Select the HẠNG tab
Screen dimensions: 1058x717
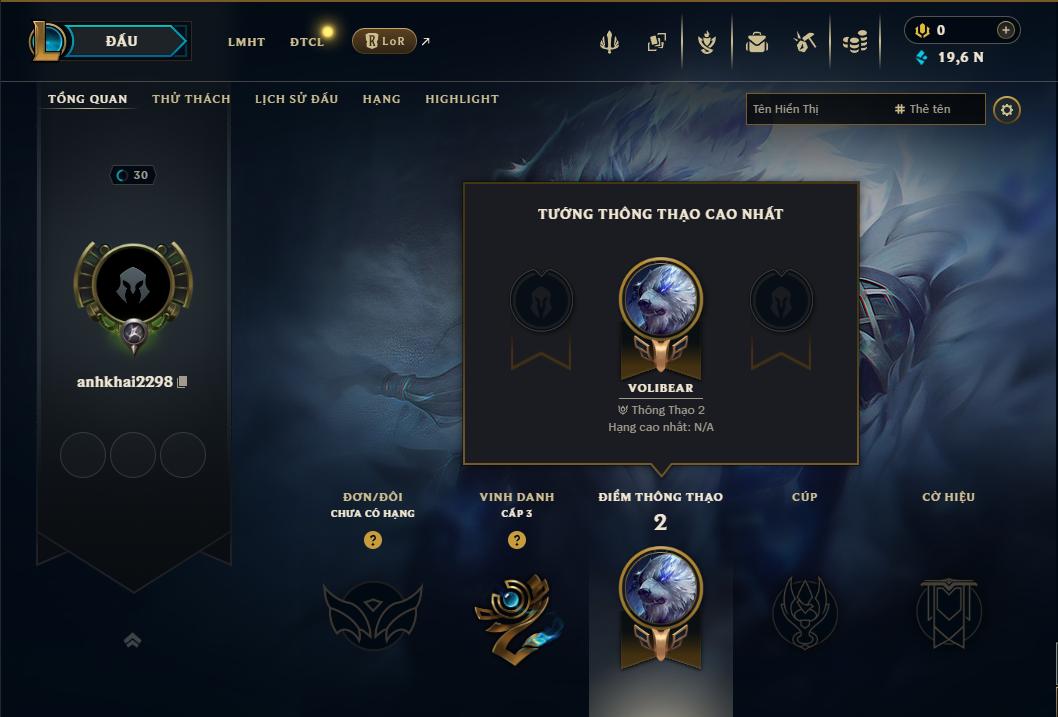coord(381,99)
